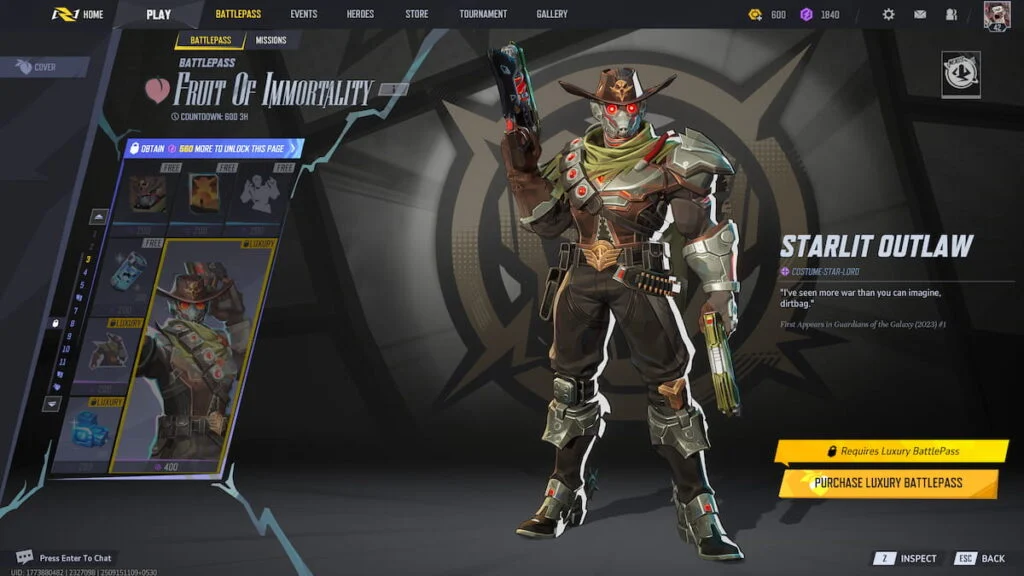Click the chat box to type

pyautogui.click(x=76, y=558)
